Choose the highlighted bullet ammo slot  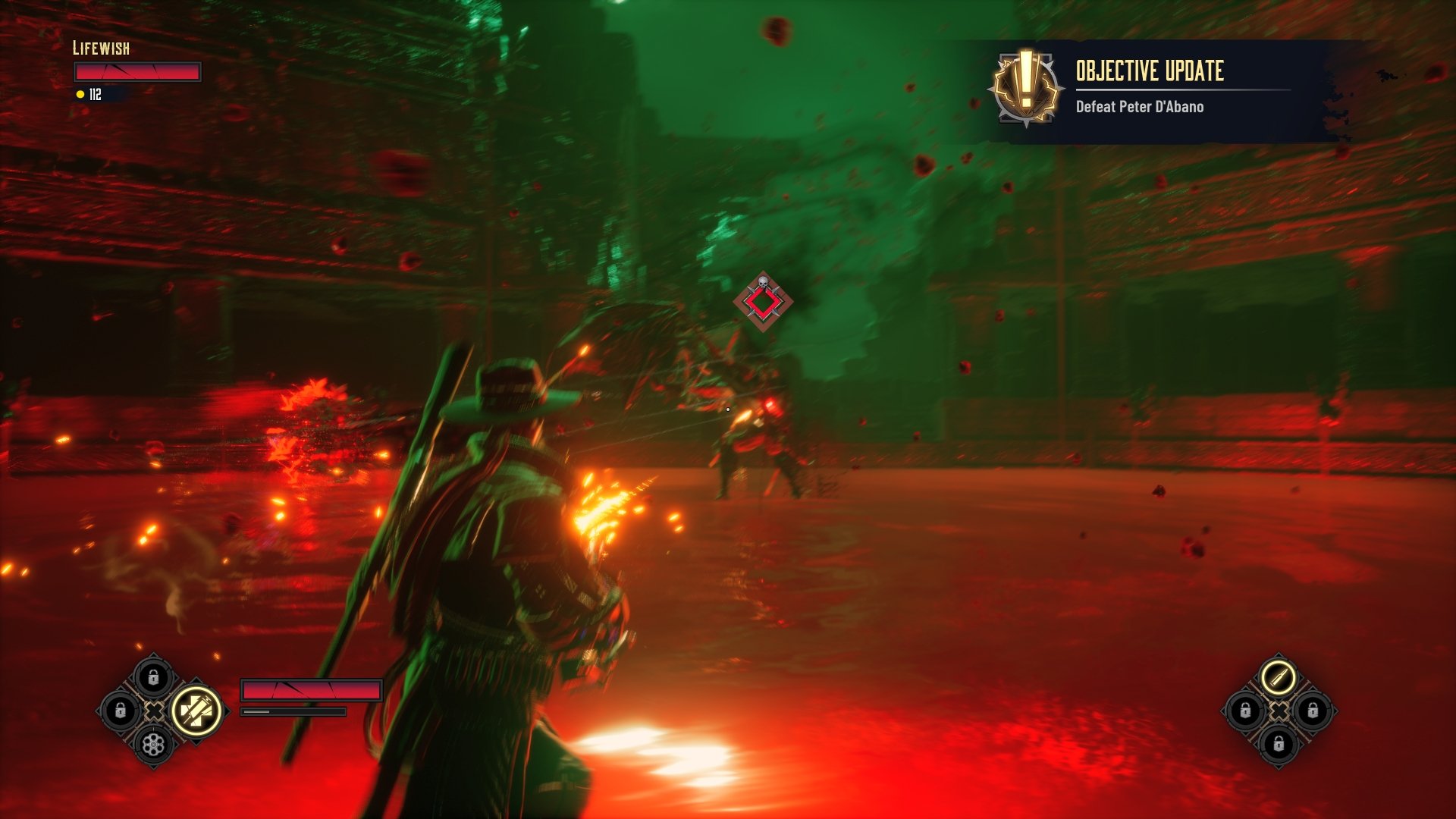click(x=1279, y=677)
